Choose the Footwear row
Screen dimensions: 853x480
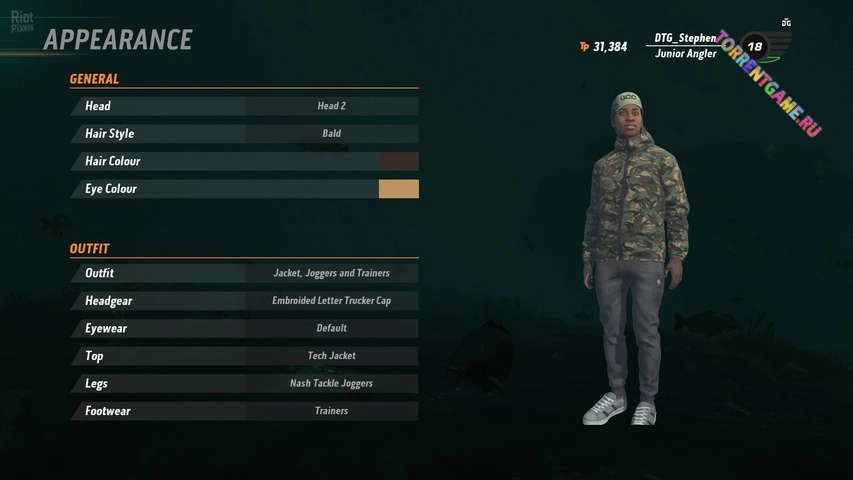click(244, 411)
